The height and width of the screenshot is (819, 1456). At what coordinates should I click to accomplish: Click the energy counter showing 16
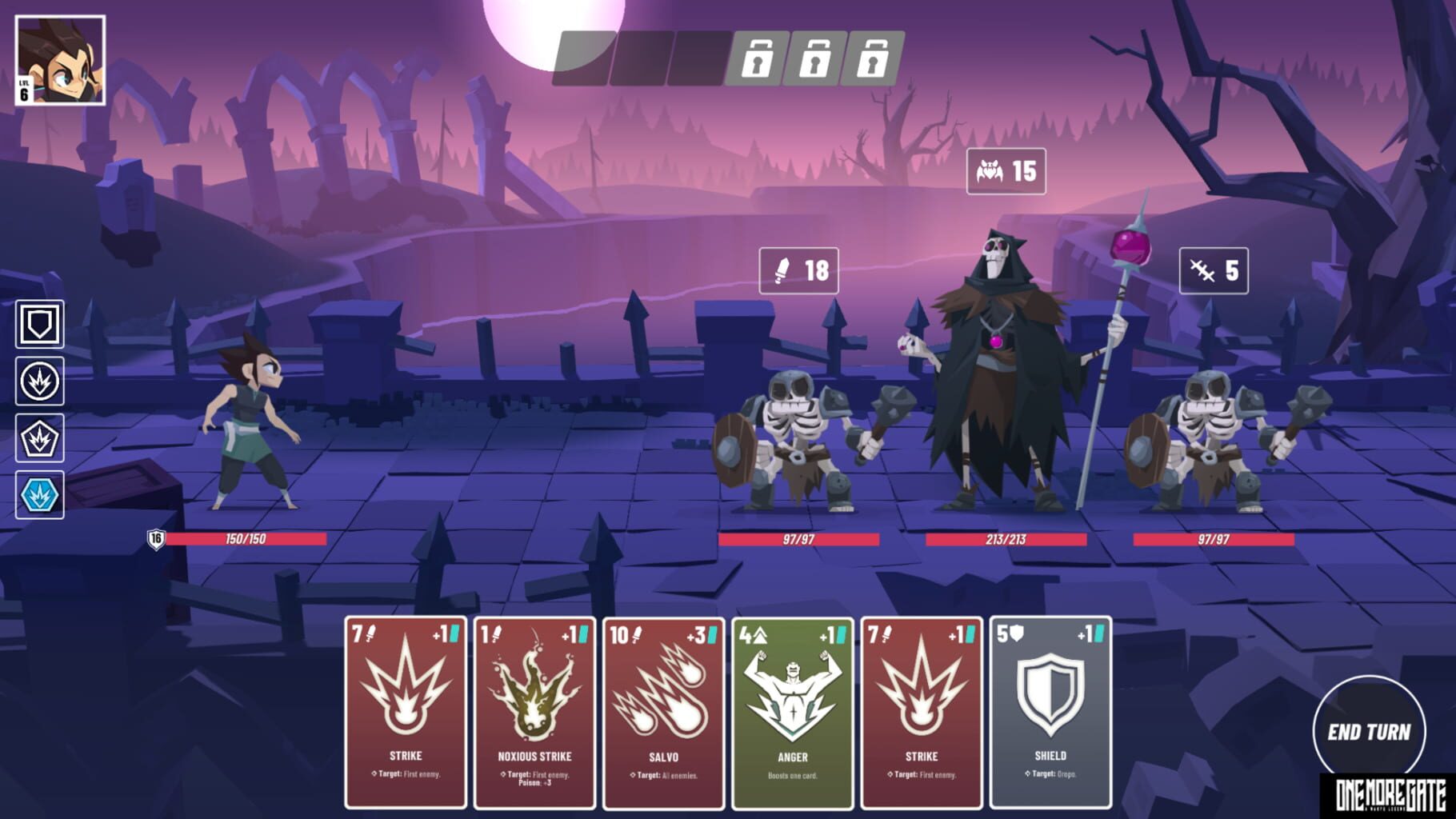pos(157,539)
